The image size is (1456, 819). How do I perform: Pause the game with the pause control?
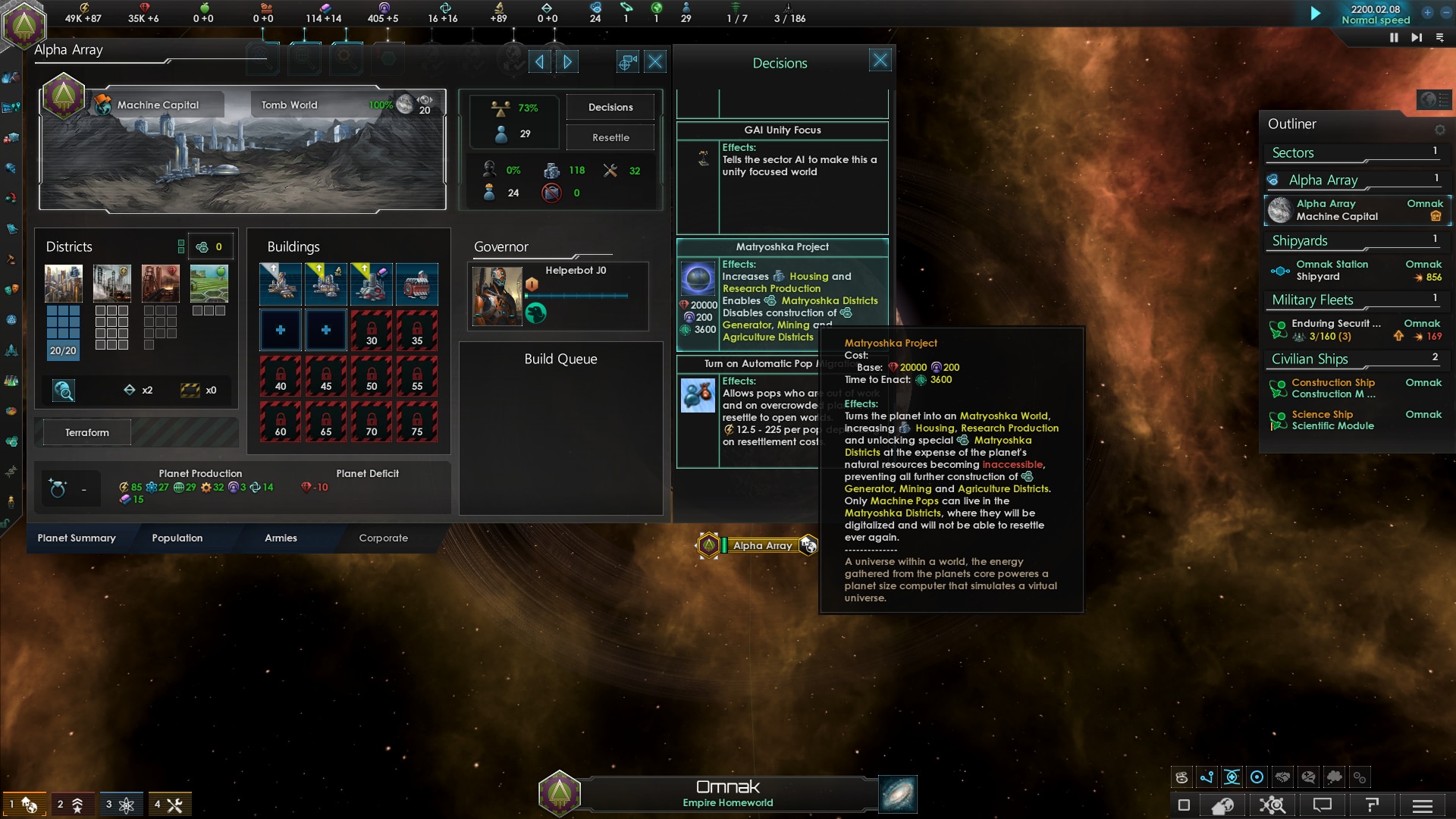[1394, 37]
